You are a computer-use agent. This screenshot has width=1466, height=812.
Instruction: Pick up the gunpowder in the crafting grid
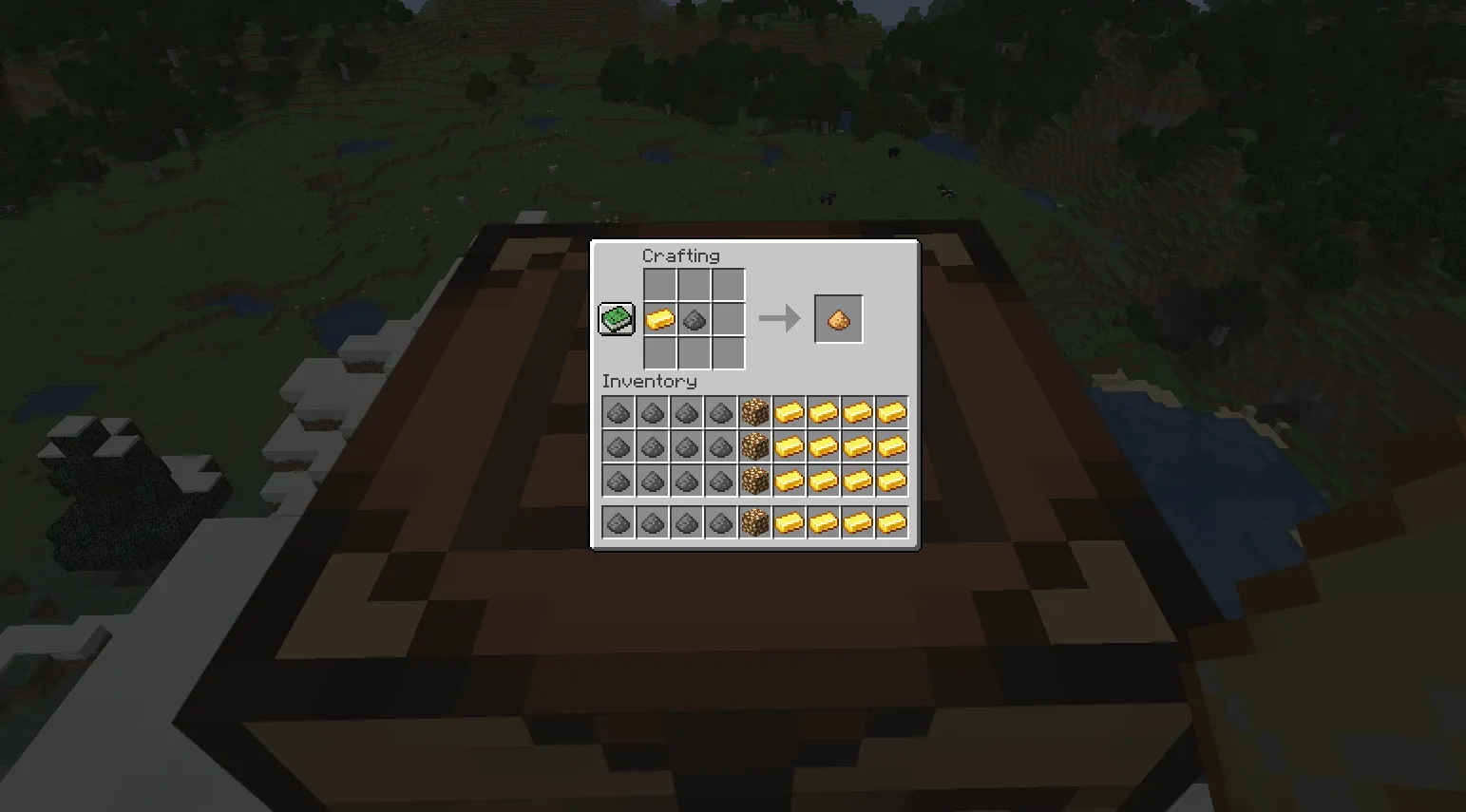693,319
